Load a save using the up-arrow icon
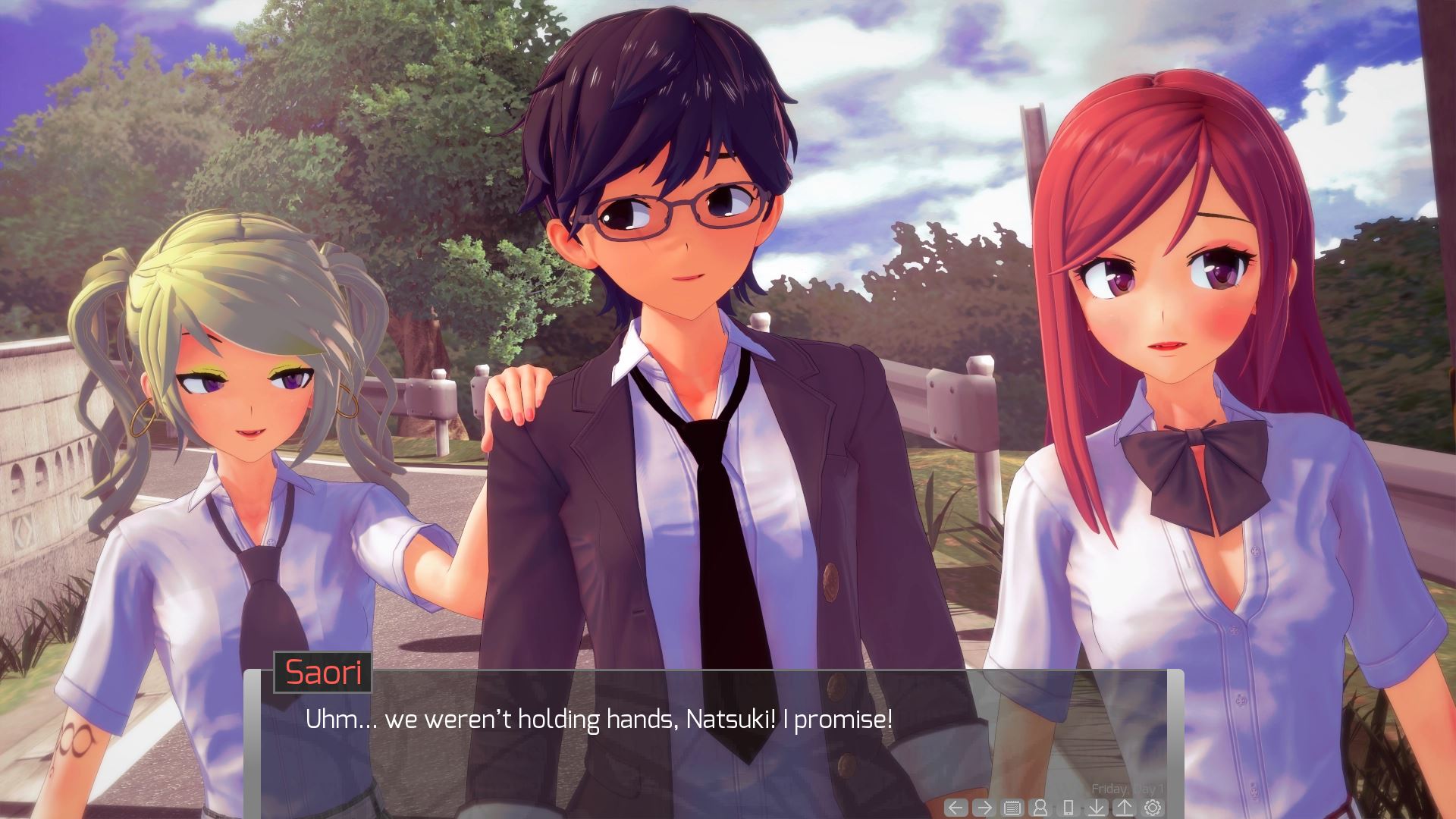 tap(1125, 807)
